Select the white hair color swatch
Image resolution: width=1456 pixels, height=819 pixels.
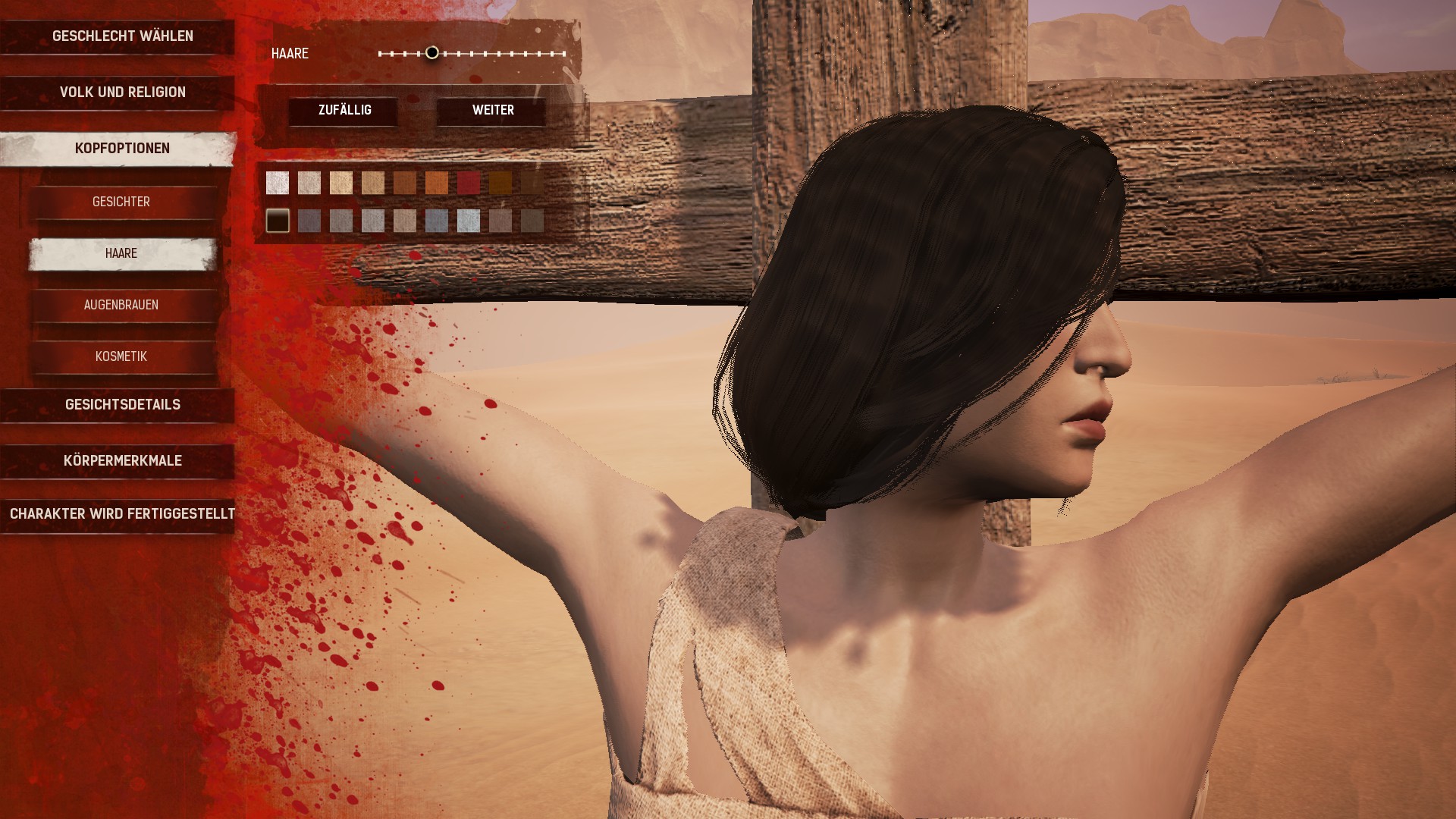[278, 183]
